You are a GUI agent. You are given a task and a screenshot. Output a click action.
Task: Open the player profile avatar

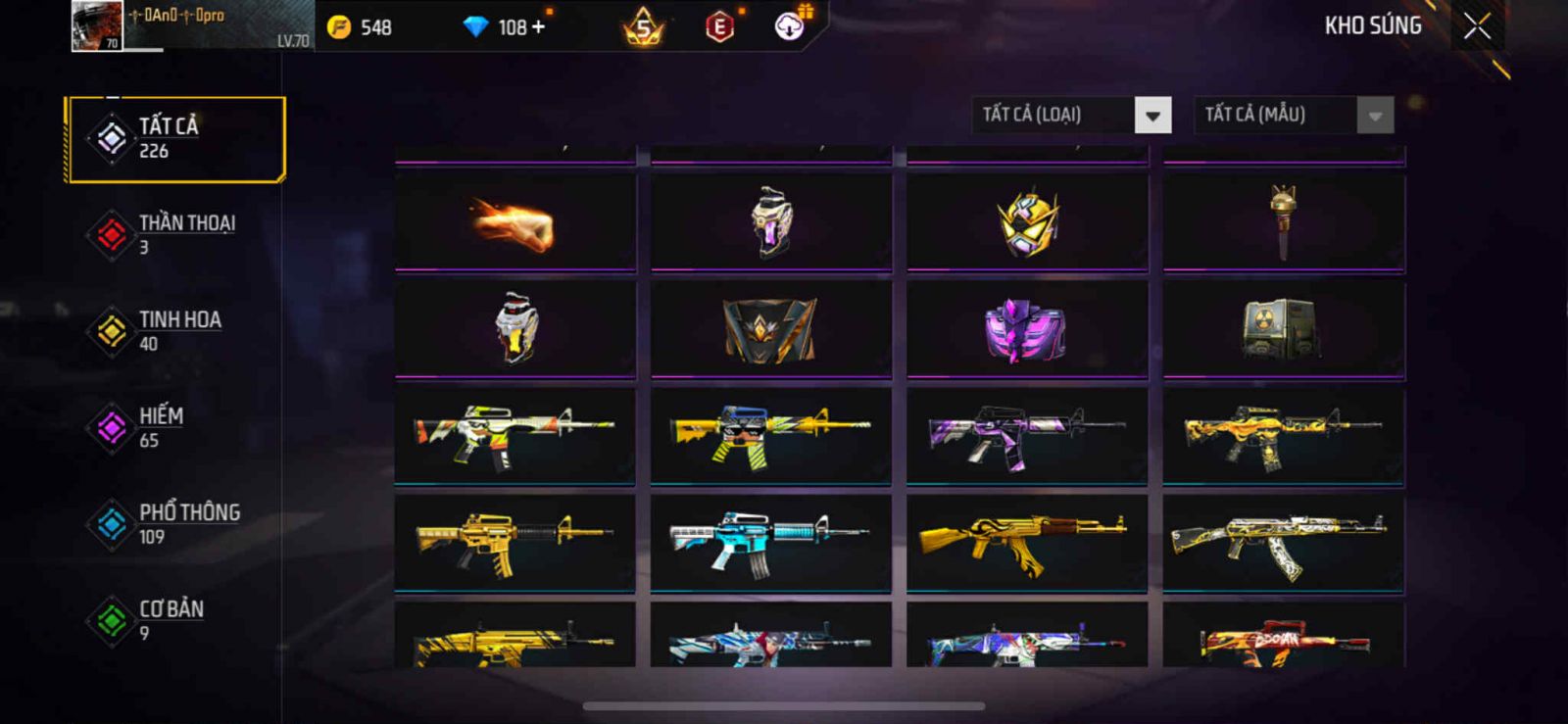pyautogui.click(x=97, y=25)
